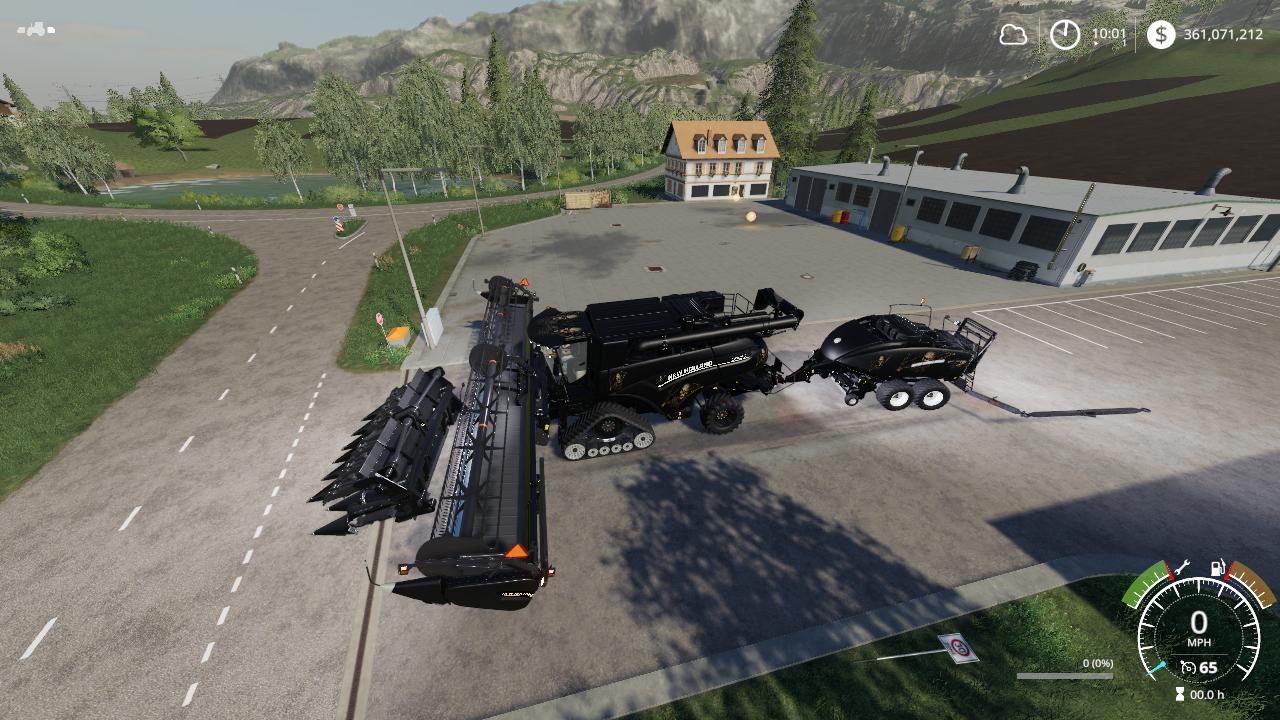The image size is (1280, 720).
Task: Click the cruise control speed icon
Action: 1188,667
